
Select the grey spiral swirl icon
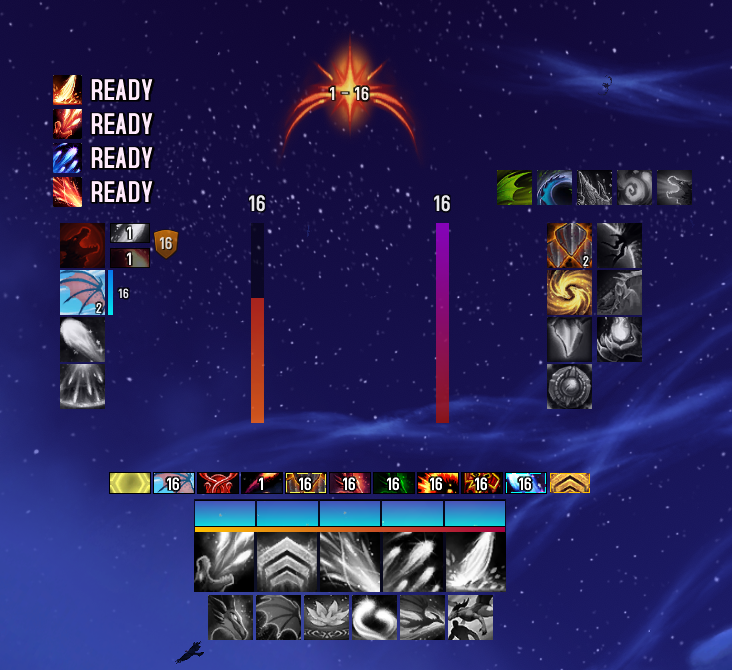(634, 187)
